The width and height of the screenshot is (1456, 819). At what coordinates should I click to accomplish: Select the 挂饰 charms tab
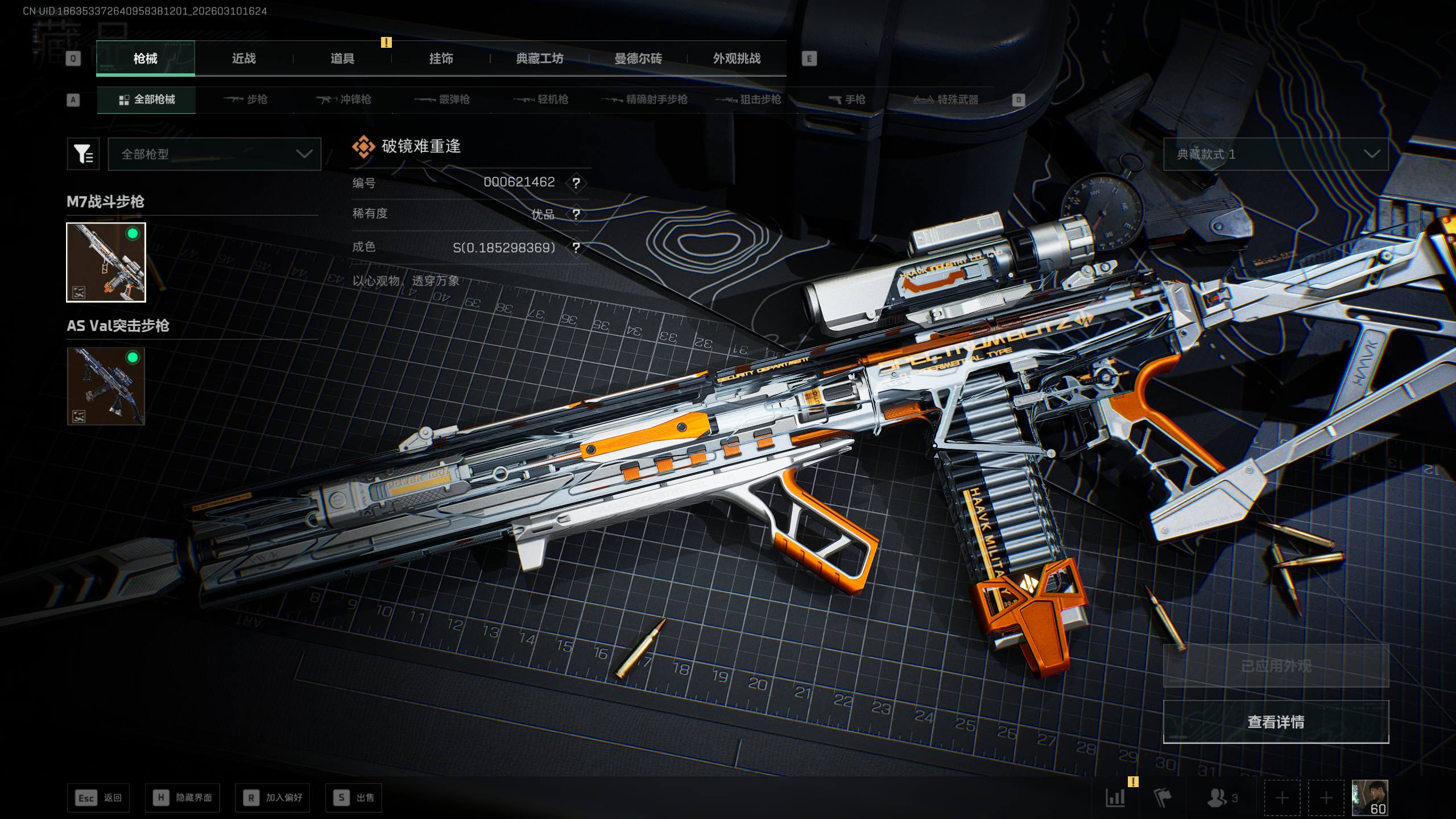coord(441,59)
